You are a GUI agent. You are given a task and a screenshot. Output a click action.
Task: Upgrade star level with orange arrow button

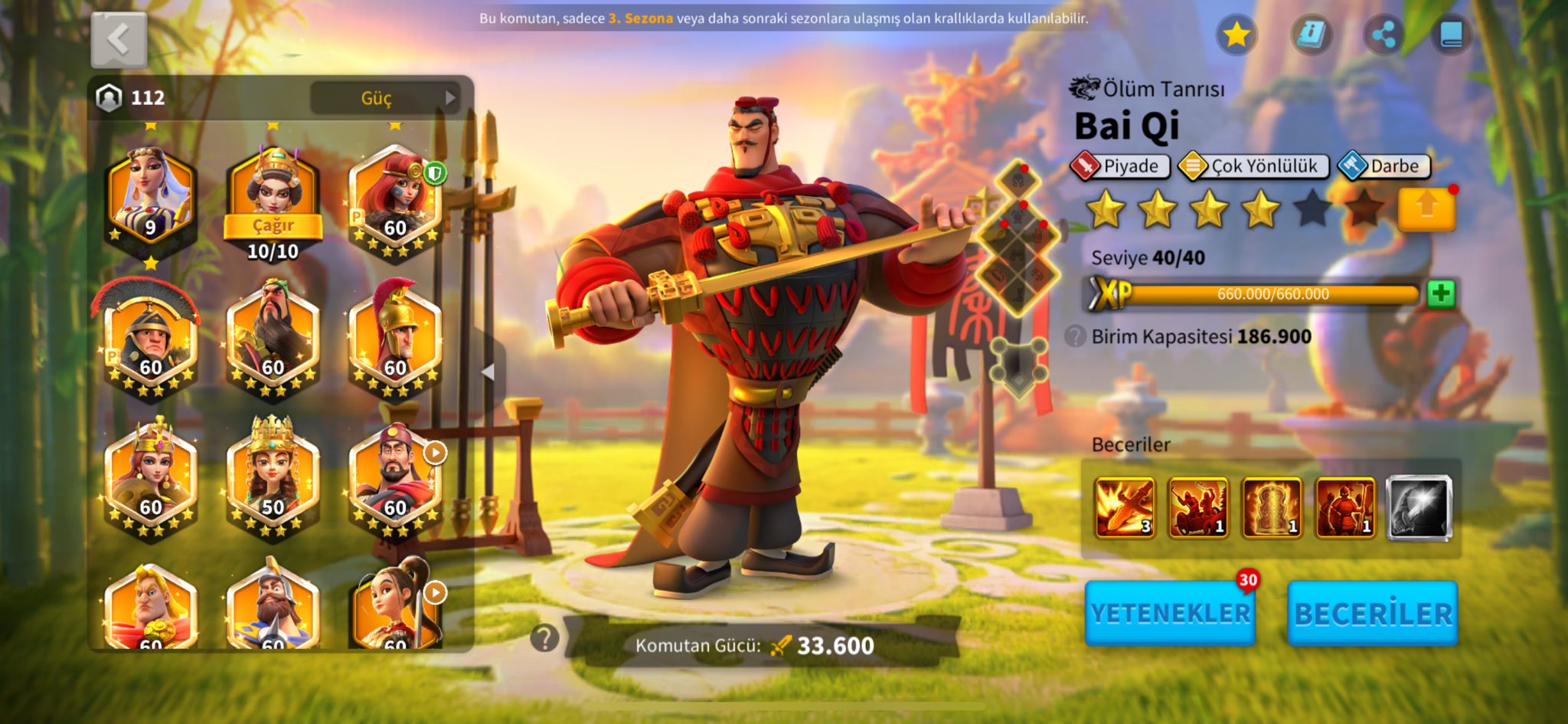[x=1426, y=209]
